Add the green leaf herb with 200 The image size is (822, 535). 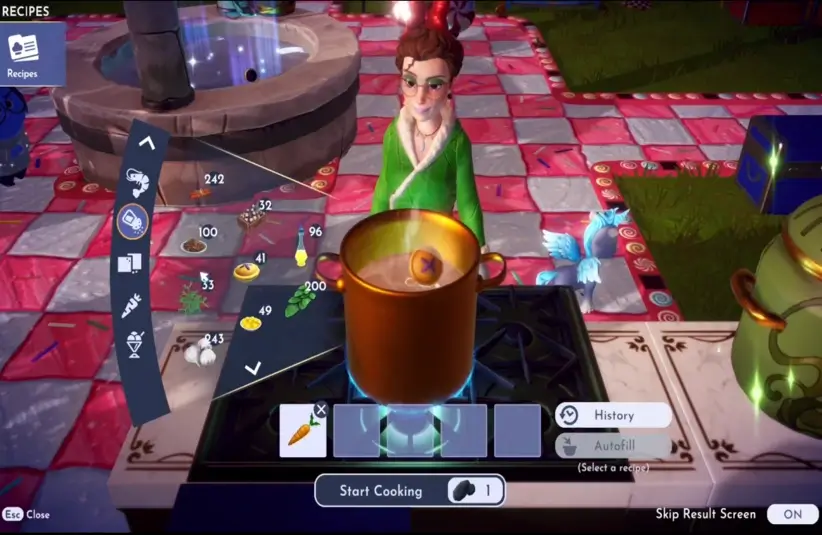pos(299,302)
